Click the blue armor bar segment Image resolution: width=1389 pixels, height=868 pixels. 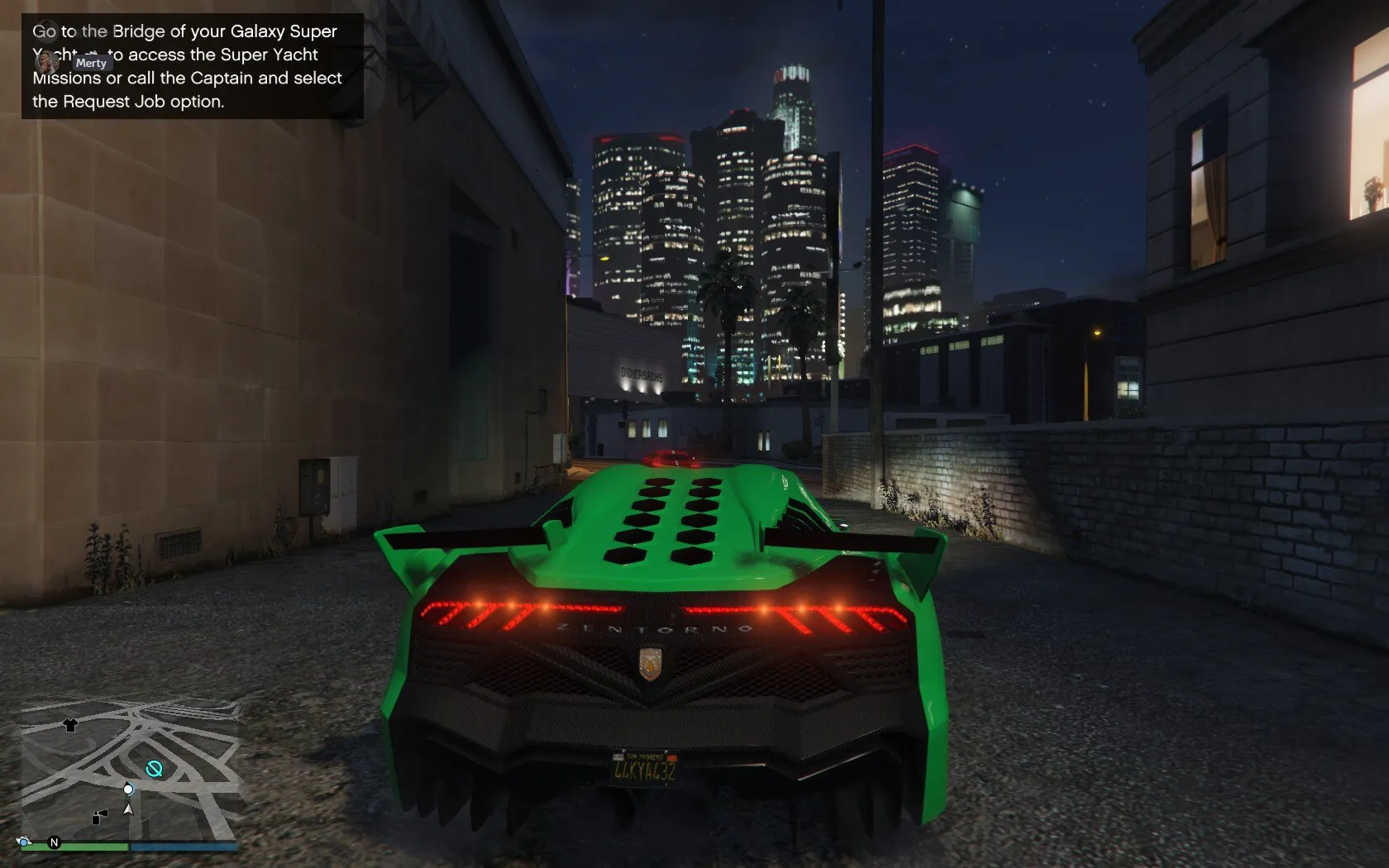pos(182,846)
